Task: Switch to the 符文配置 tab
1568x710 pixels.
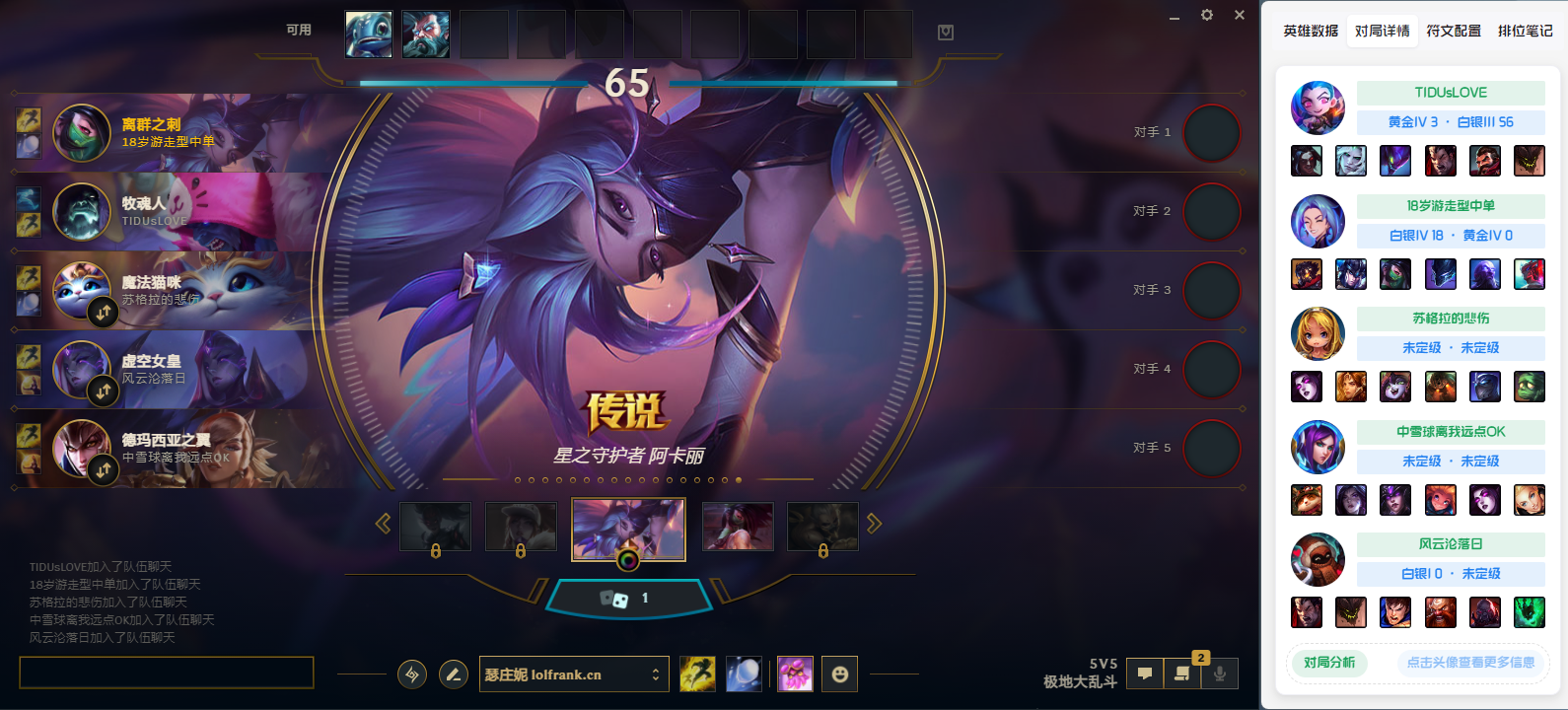Action: click(x=1454, y=32)
